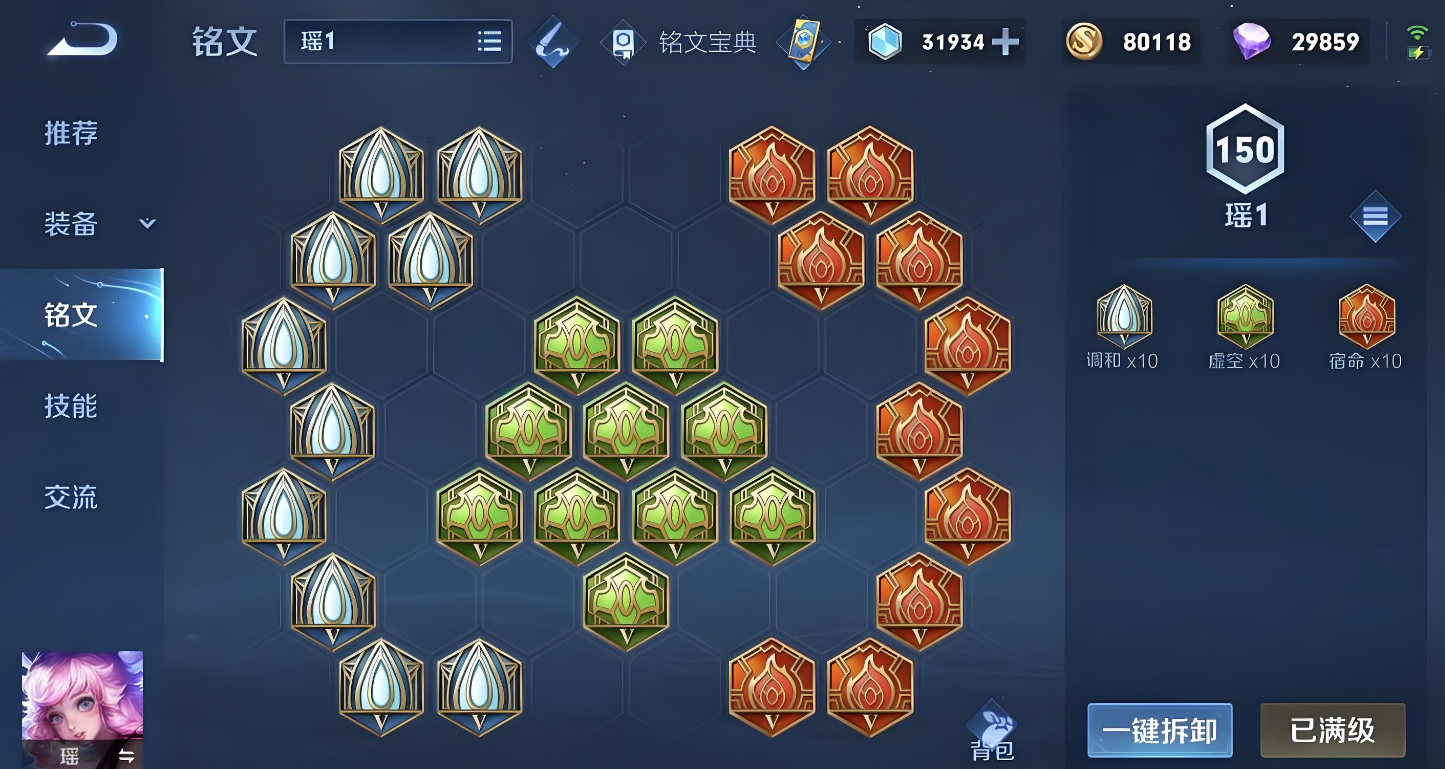Click the network signal icon top right
1445x769 pixels.
[1419, 30]
